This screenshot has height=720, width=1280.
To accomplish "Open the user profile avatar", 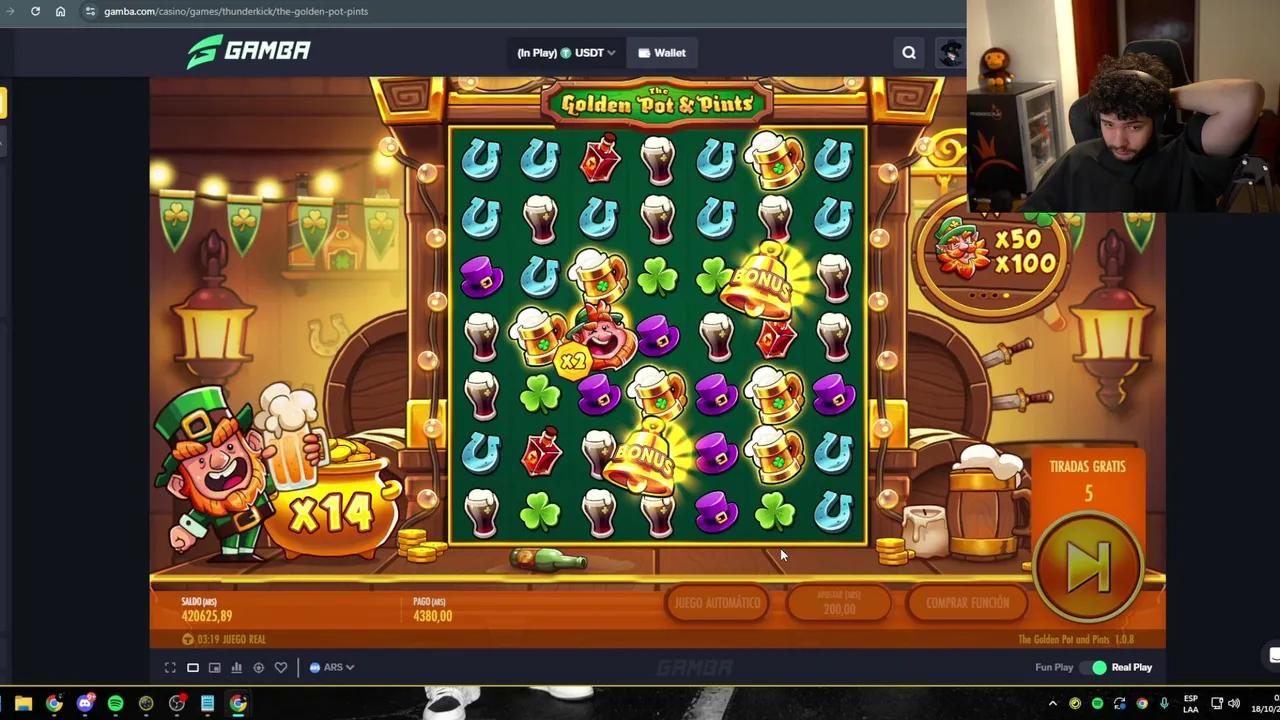I will tap(950, 53).
